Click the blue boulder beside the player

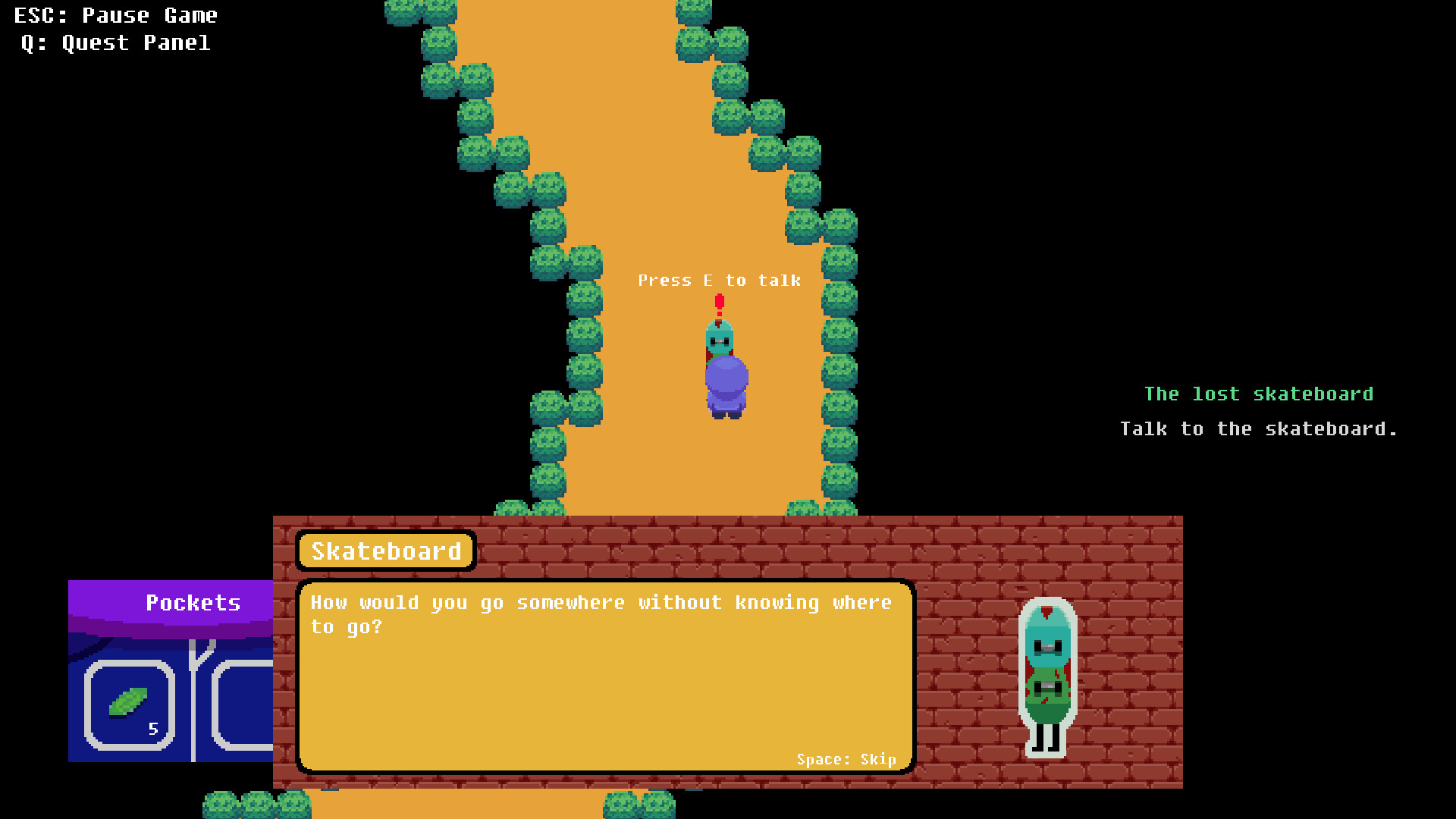(x=726, y=379)
